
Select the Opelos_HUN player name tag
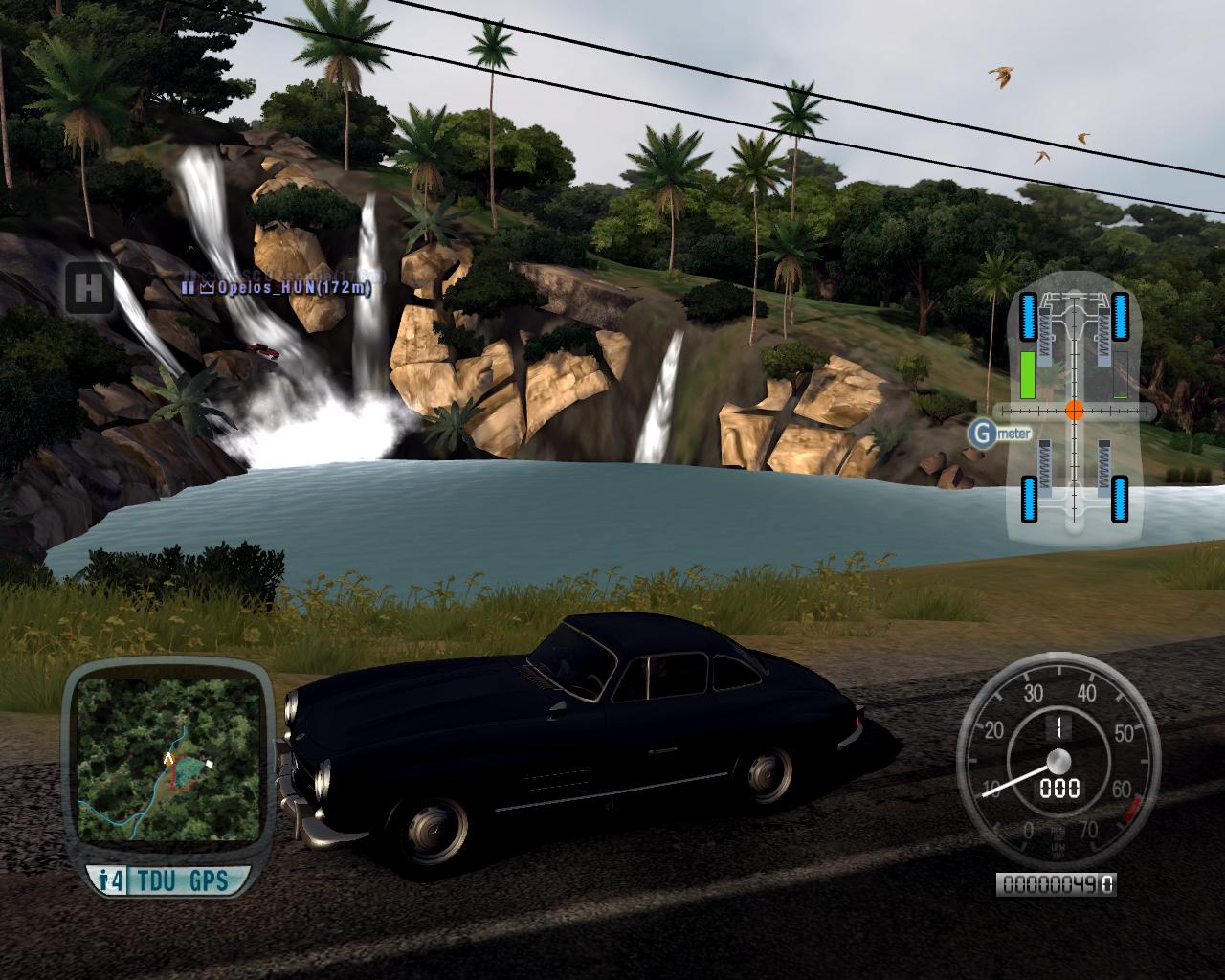[x=280, y=286]
